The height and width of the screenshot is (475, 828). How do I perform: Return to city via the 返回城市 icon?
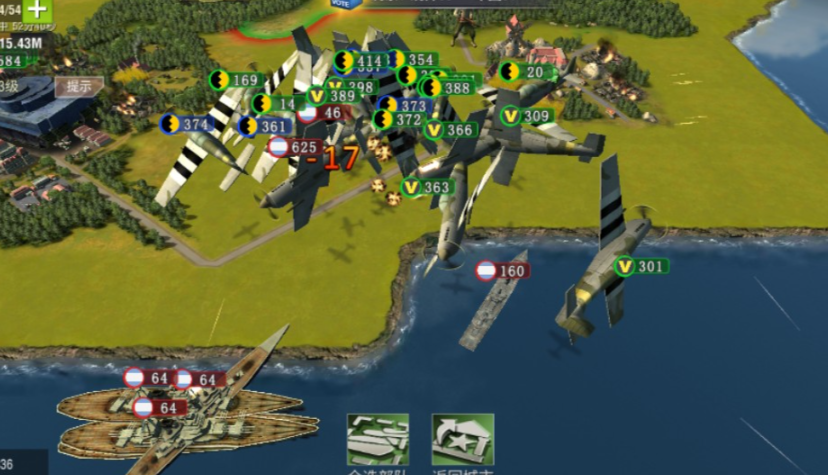pyautogui.click(x=462, y=441)
